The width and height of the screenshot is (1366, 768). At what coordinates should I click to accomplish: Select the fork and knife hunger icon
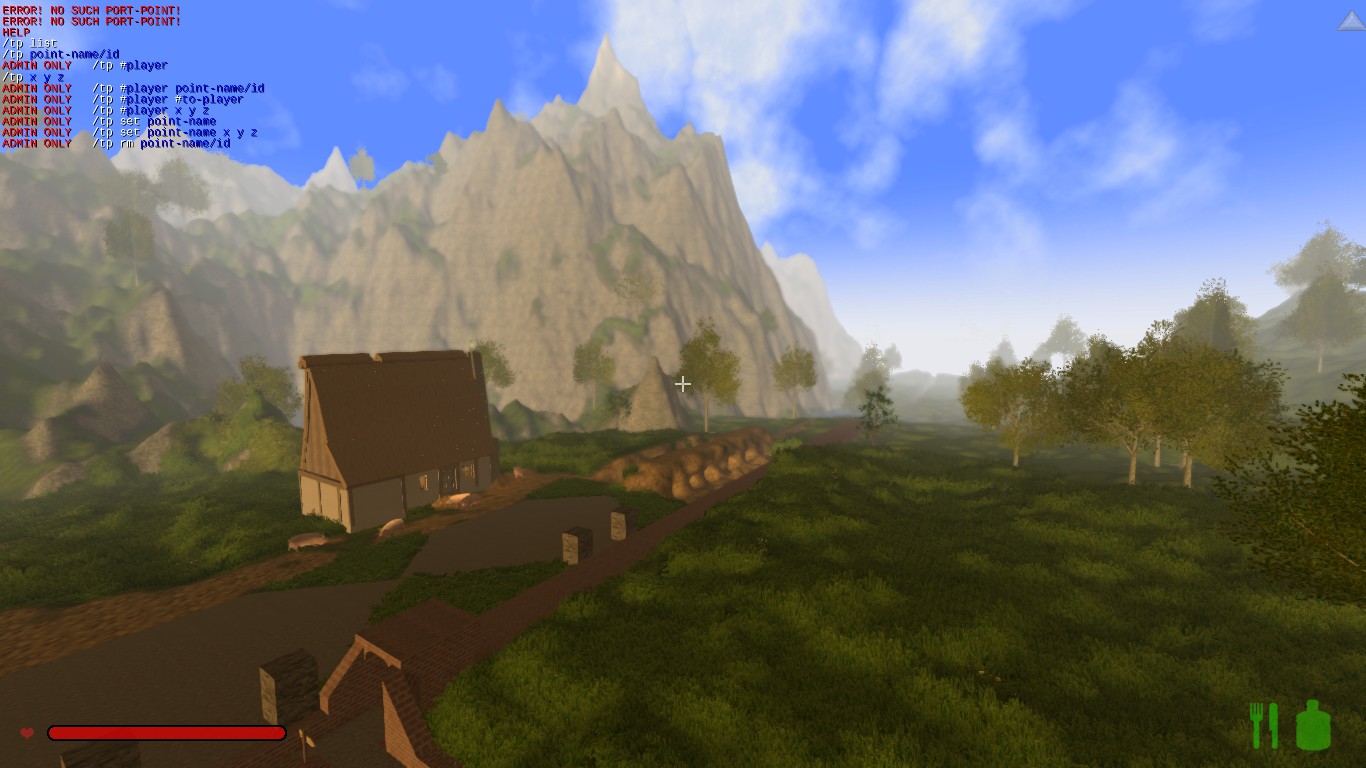click(x=1263, y=725)
